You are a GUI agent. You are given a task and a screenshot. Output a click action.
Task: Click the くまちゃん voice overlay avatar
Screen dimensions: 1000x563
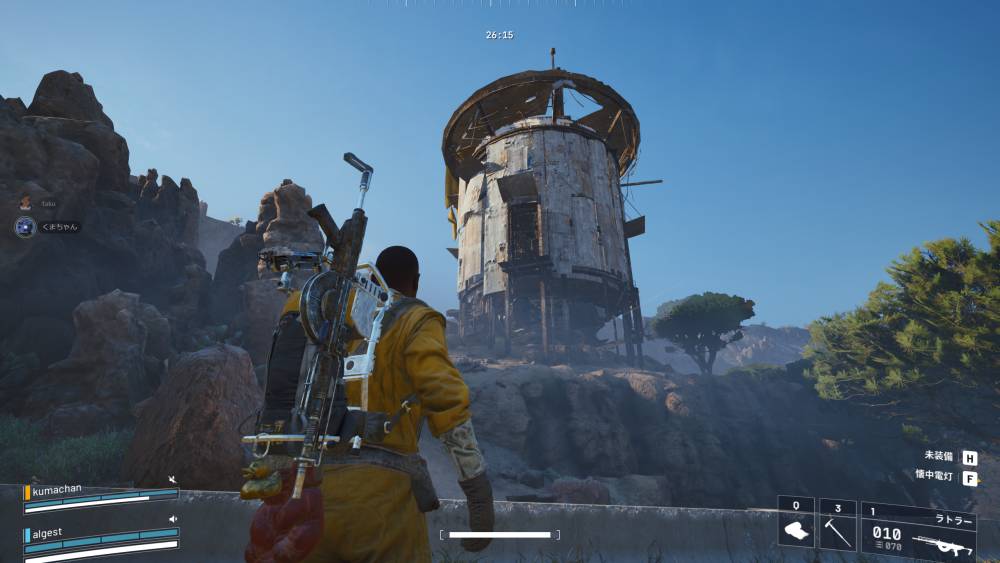[x=25, y=227]
